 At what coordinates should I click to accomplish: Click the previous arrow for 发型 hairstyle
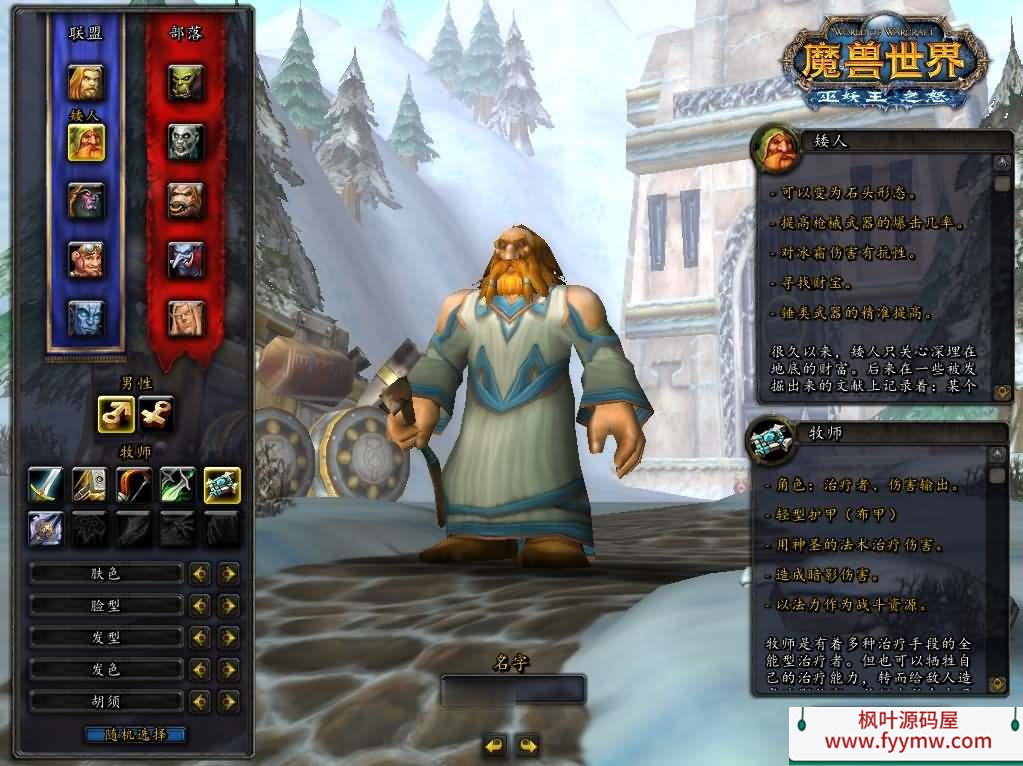coord(200,637)
